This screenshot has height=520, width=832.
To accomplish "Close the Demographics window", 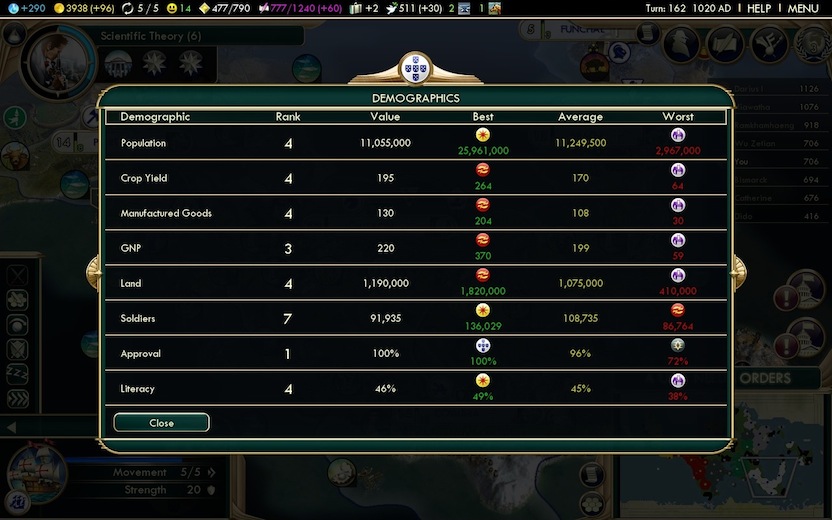I will click(x=161, y=423).
